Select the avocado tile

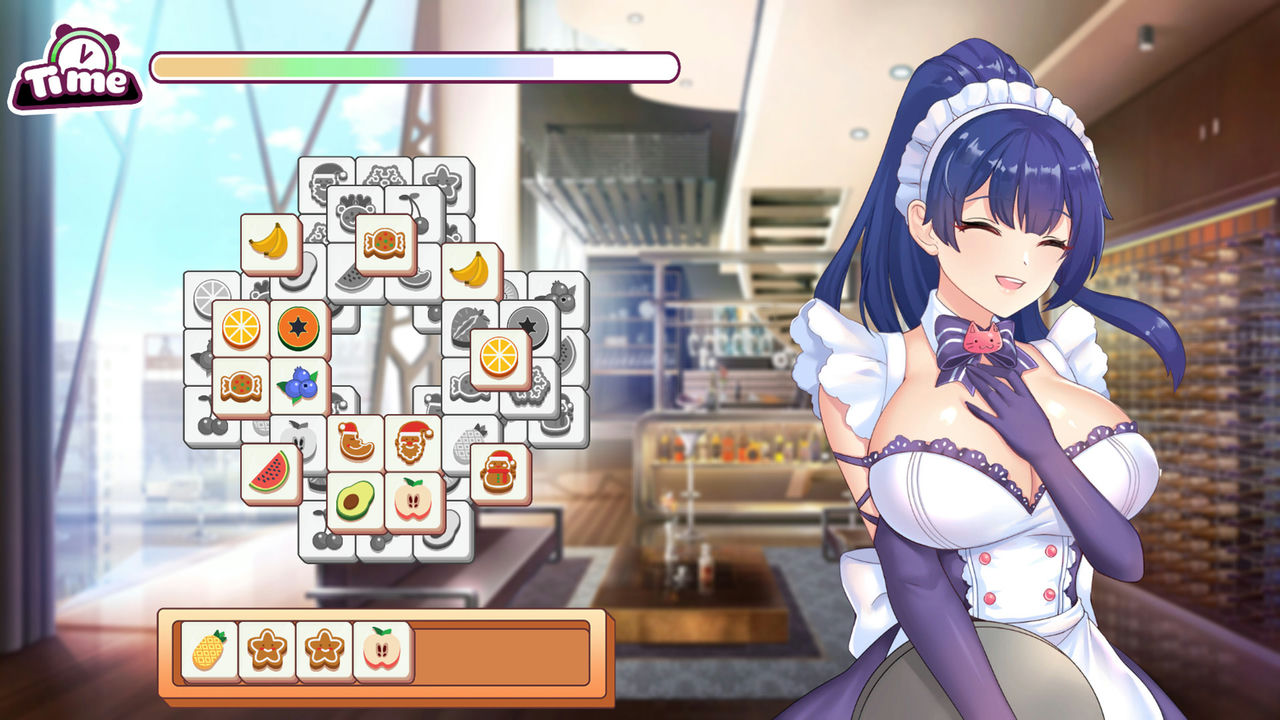[355, 500]
